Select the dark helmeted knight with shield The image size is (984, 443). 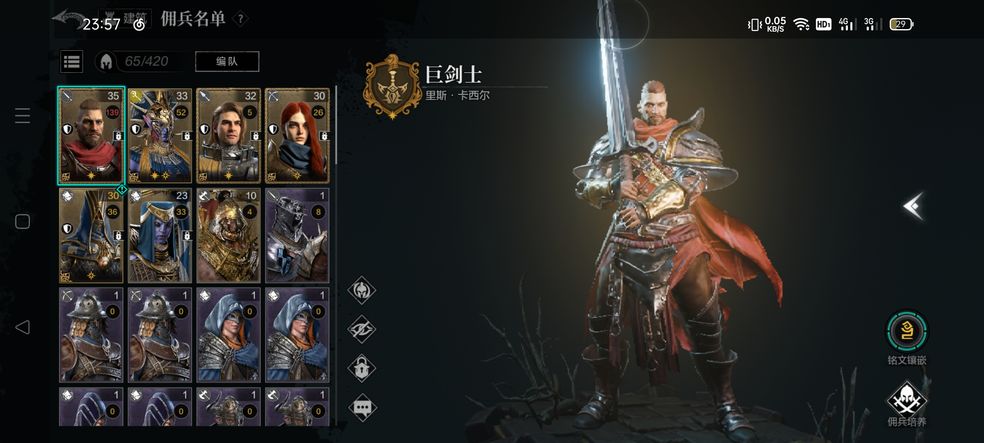tap(297, 235)
